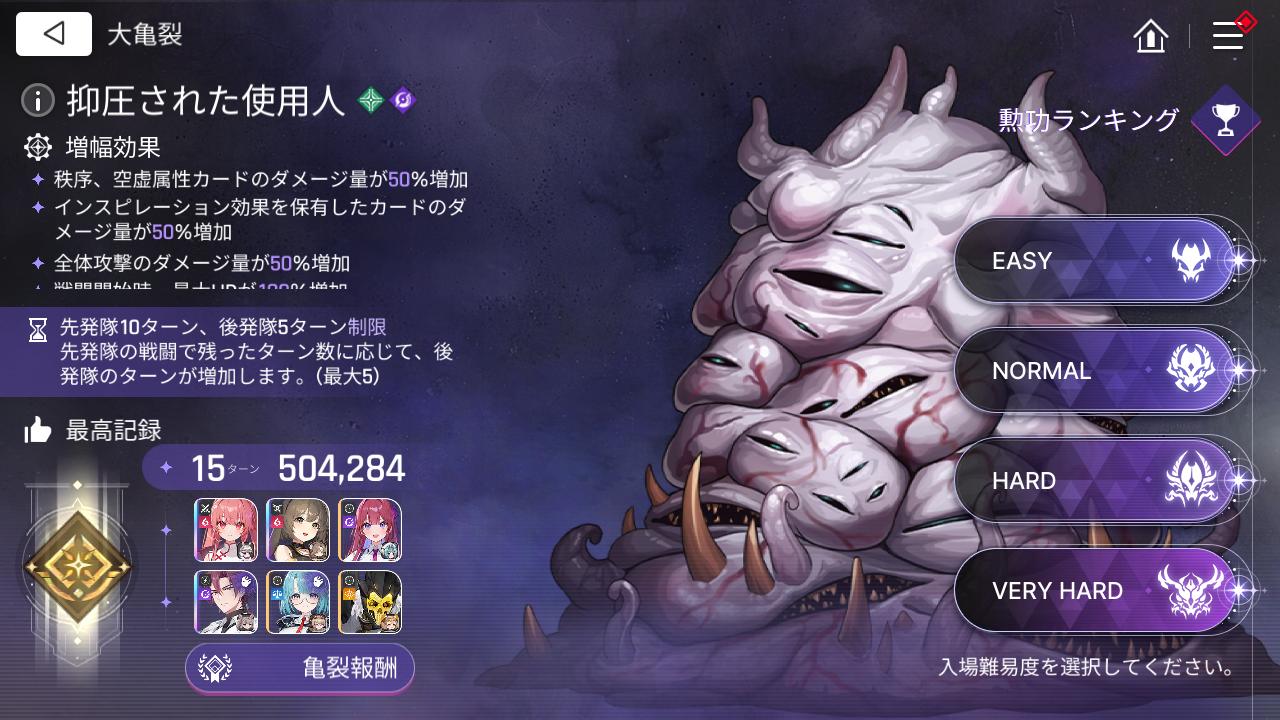
Task: Select the purple void attribute icon
Action: 403,99
